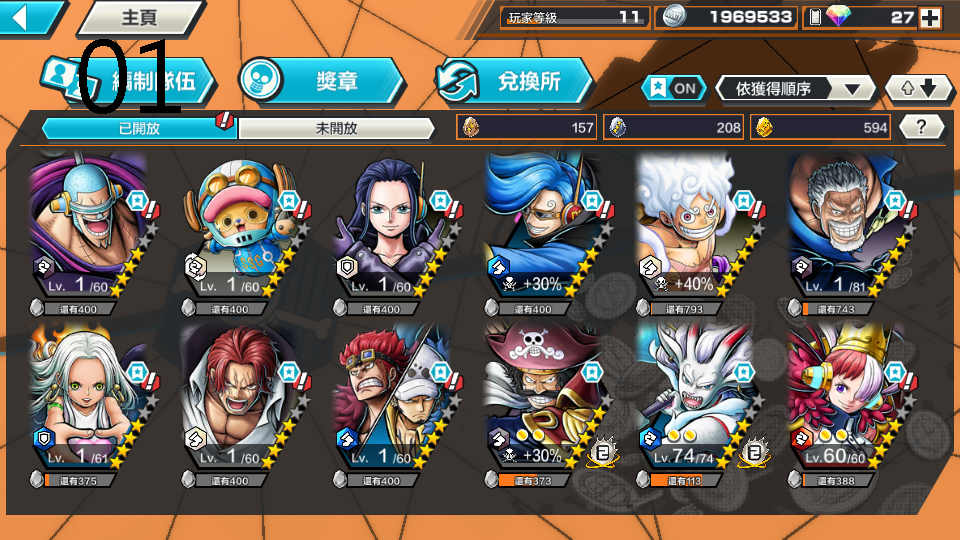
Task: Go back with the arrow button
Action: [28, 17]
